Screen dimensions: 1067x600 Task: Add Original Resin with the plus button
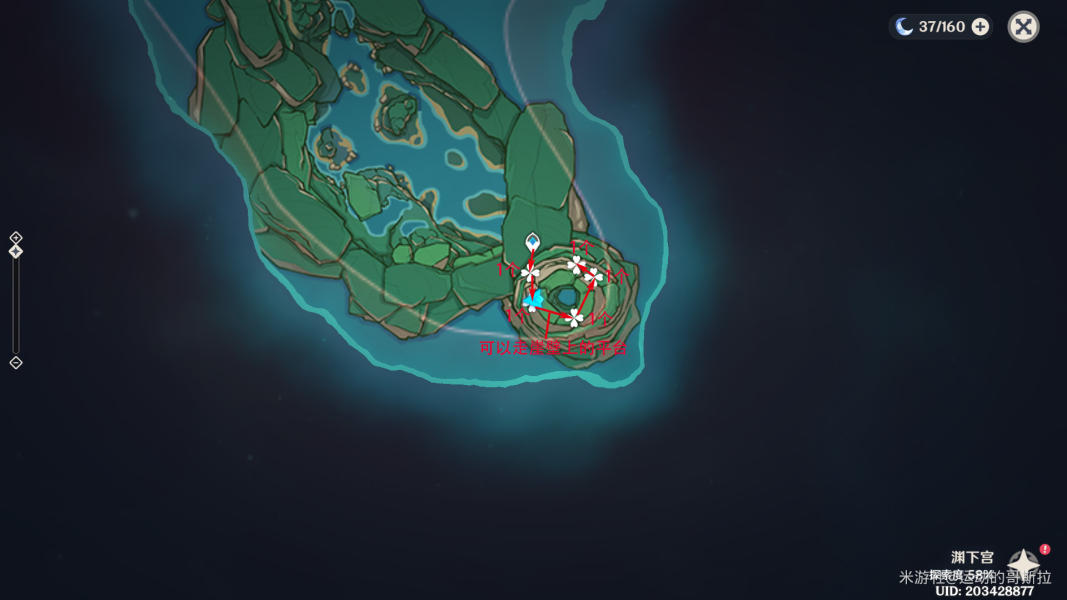980,27
